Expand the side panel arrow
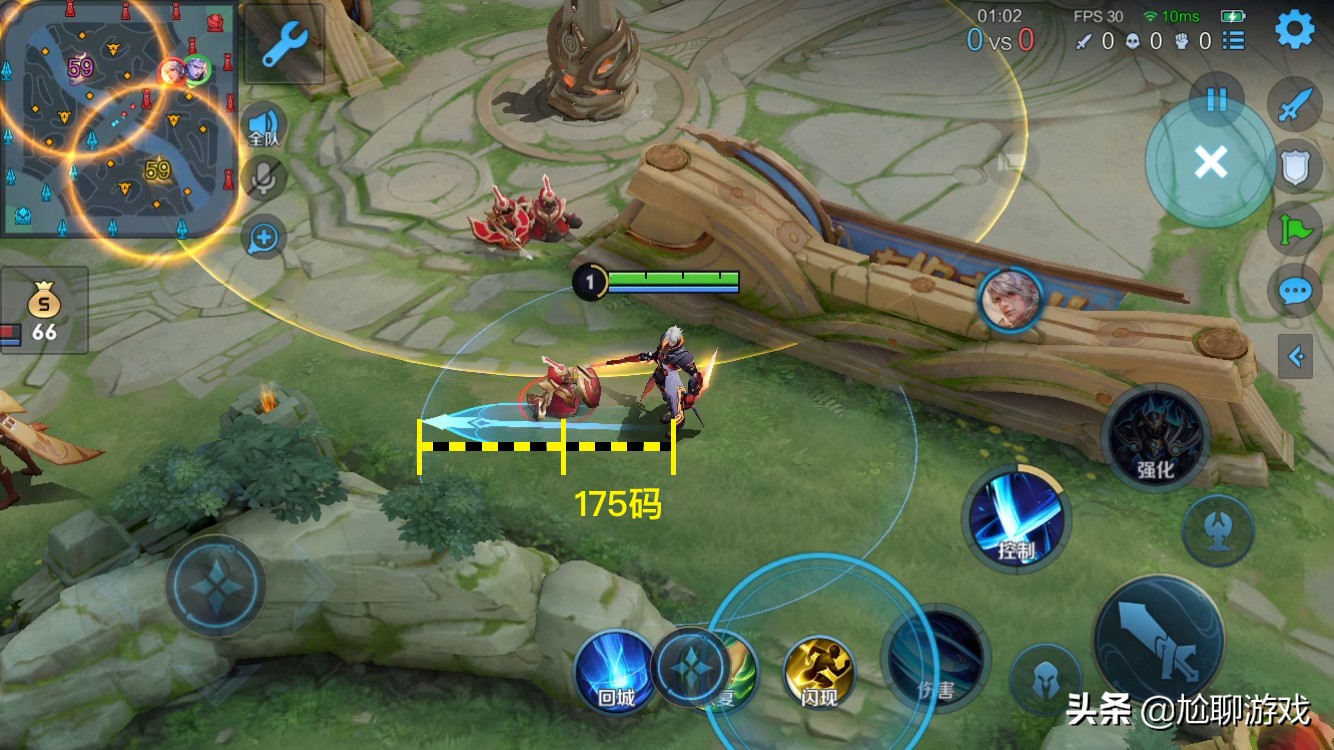 [x=1296, y=356]
